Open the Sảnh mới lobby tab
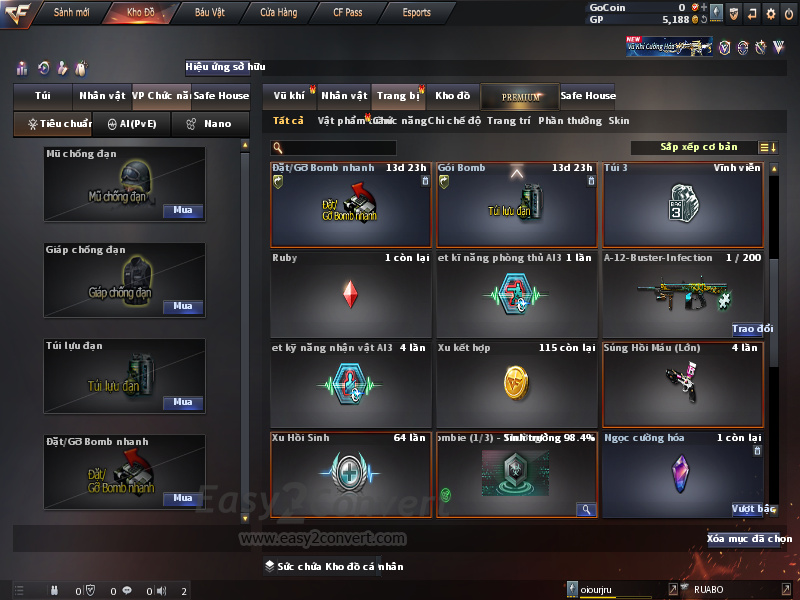Viewport: 800px width, 600px height. tap(72, 12)
